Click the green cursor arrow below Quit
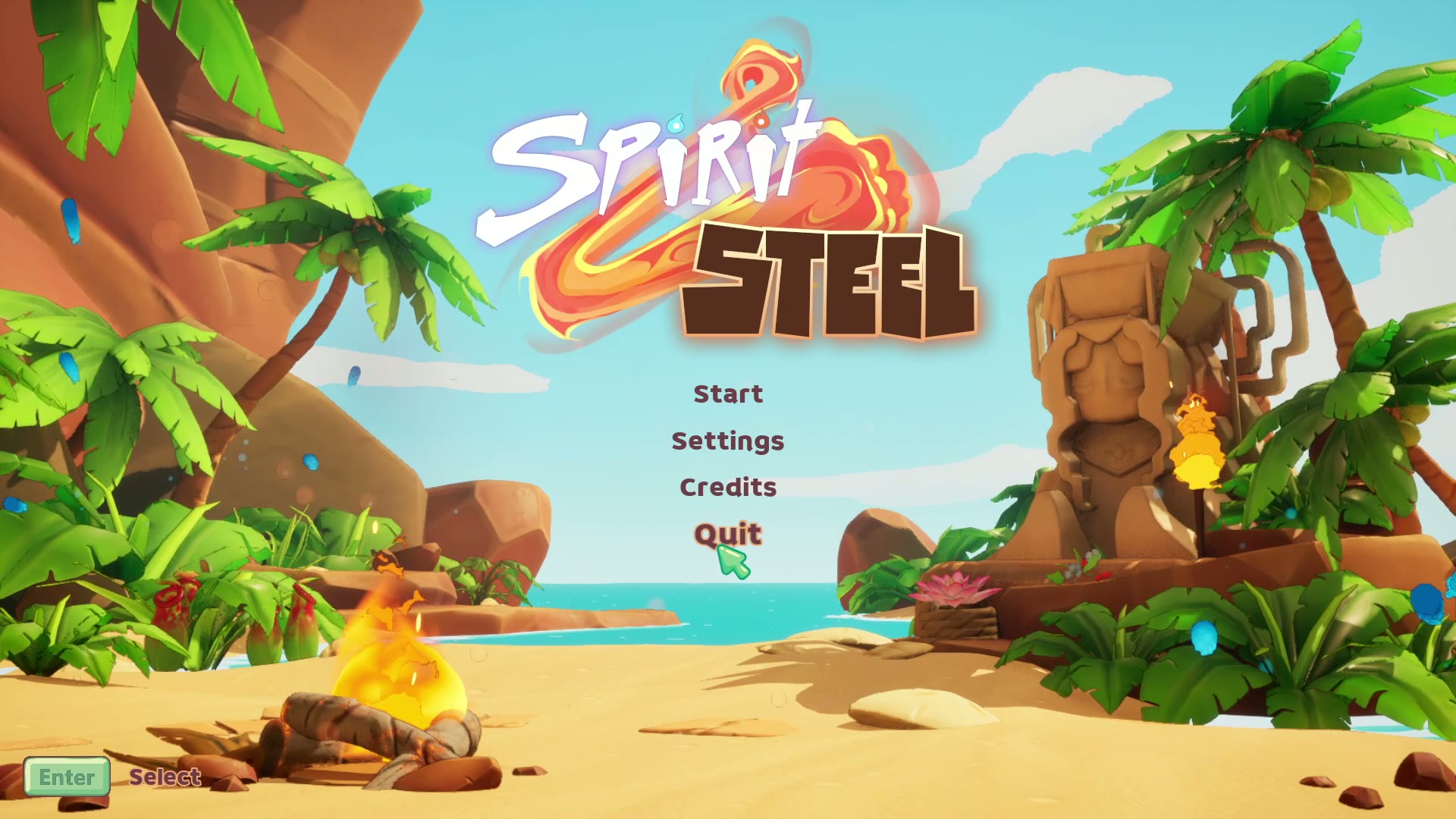 [x=732, y=561]
